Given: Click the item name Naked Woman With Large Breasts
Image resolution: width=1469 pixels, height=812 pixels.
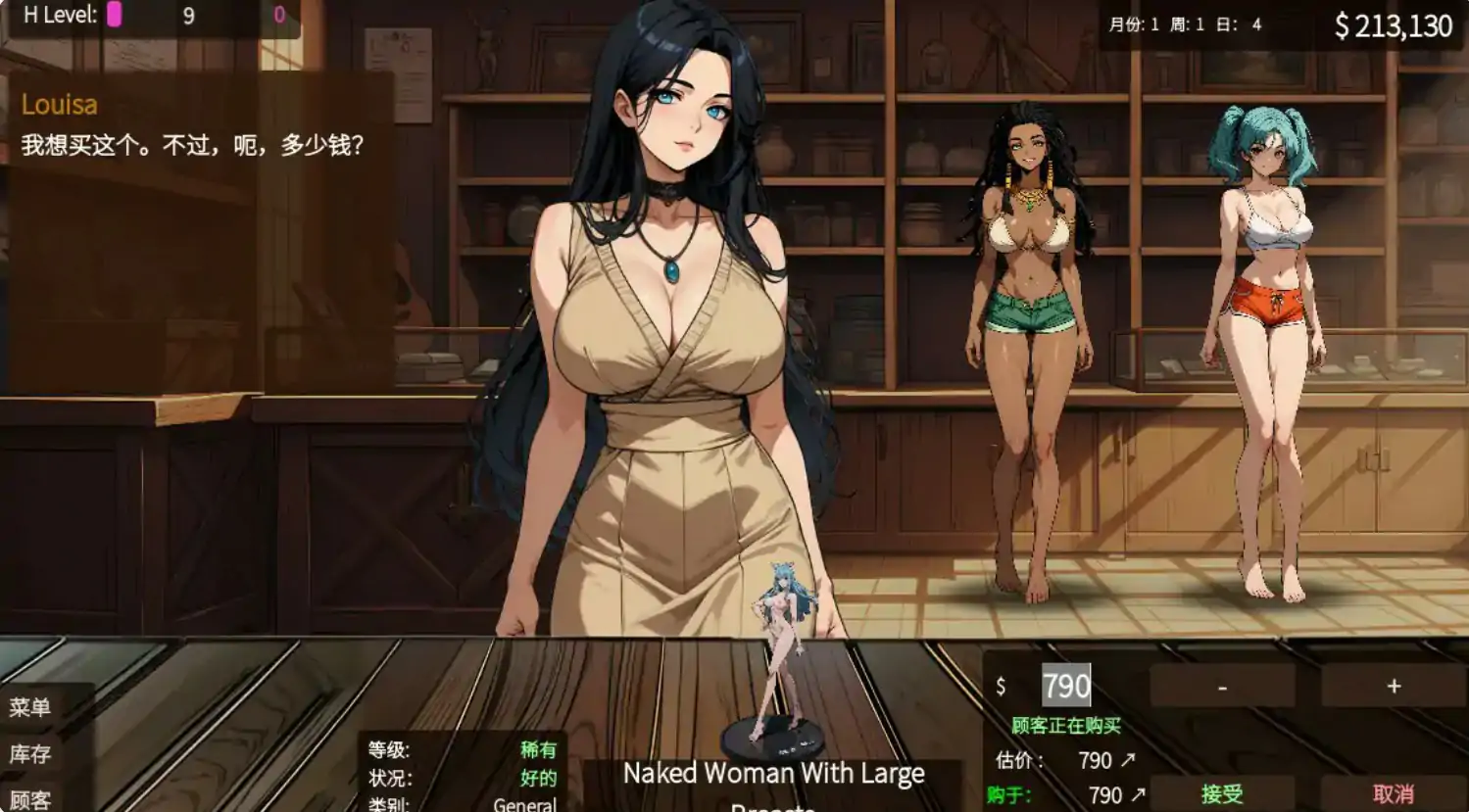Looking at the screenshot, I should pyautogui.click(x=775, y=773).
